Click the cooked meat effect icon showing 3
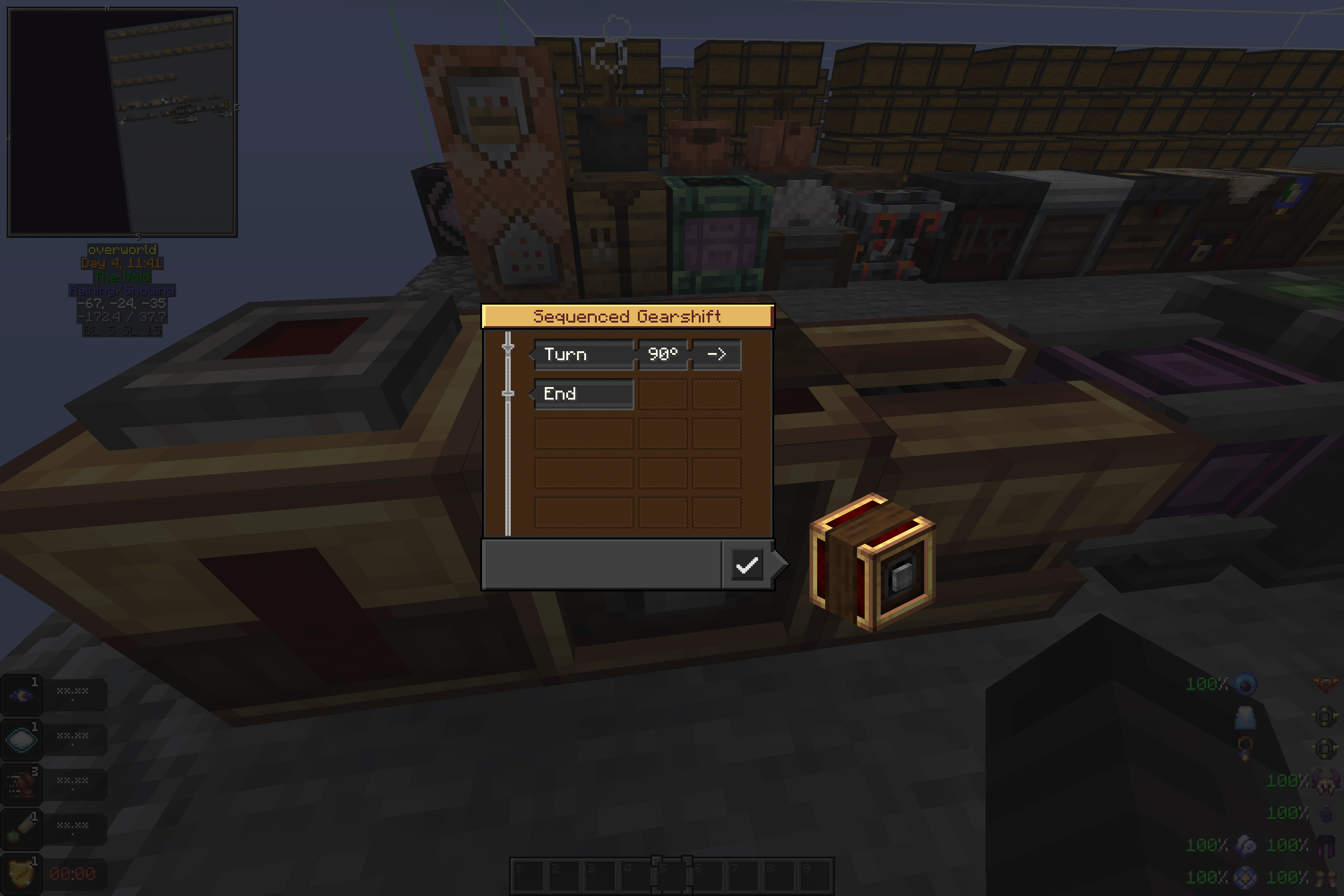Viewport: 1344px width, 896px height. point(21,784)
